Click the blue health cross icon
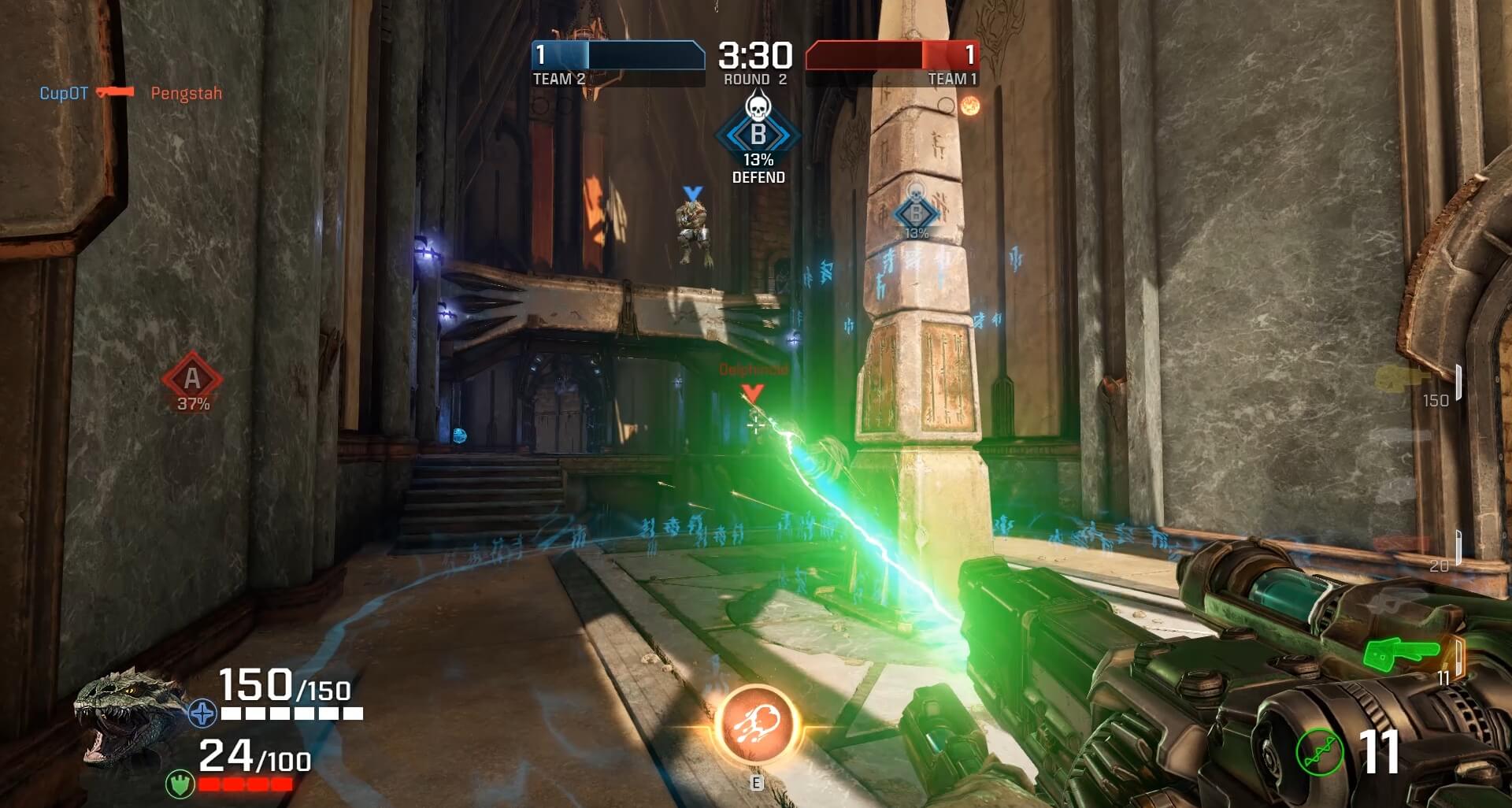 202,713
